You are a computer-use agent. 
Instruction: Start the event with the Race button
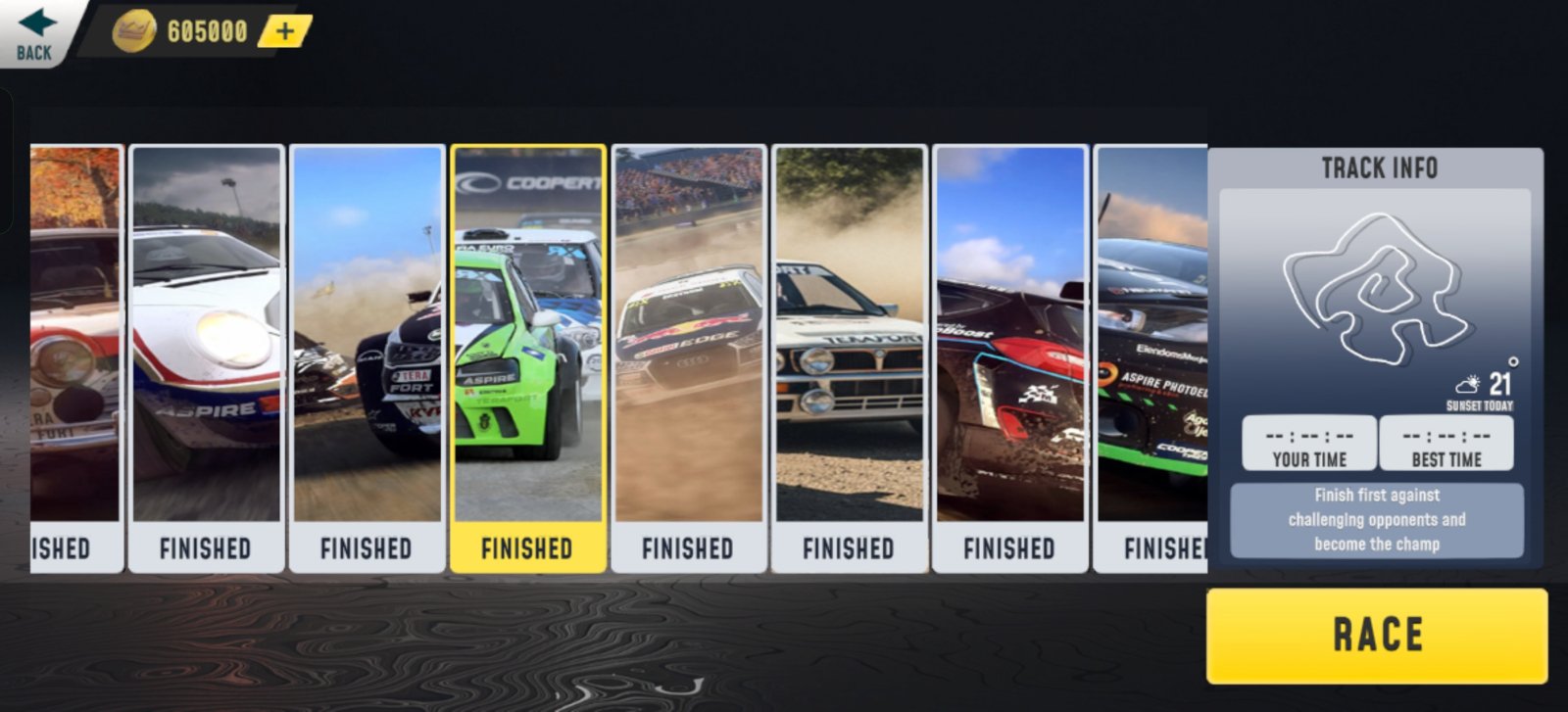pyautogui.click(x=1377, y=636)
